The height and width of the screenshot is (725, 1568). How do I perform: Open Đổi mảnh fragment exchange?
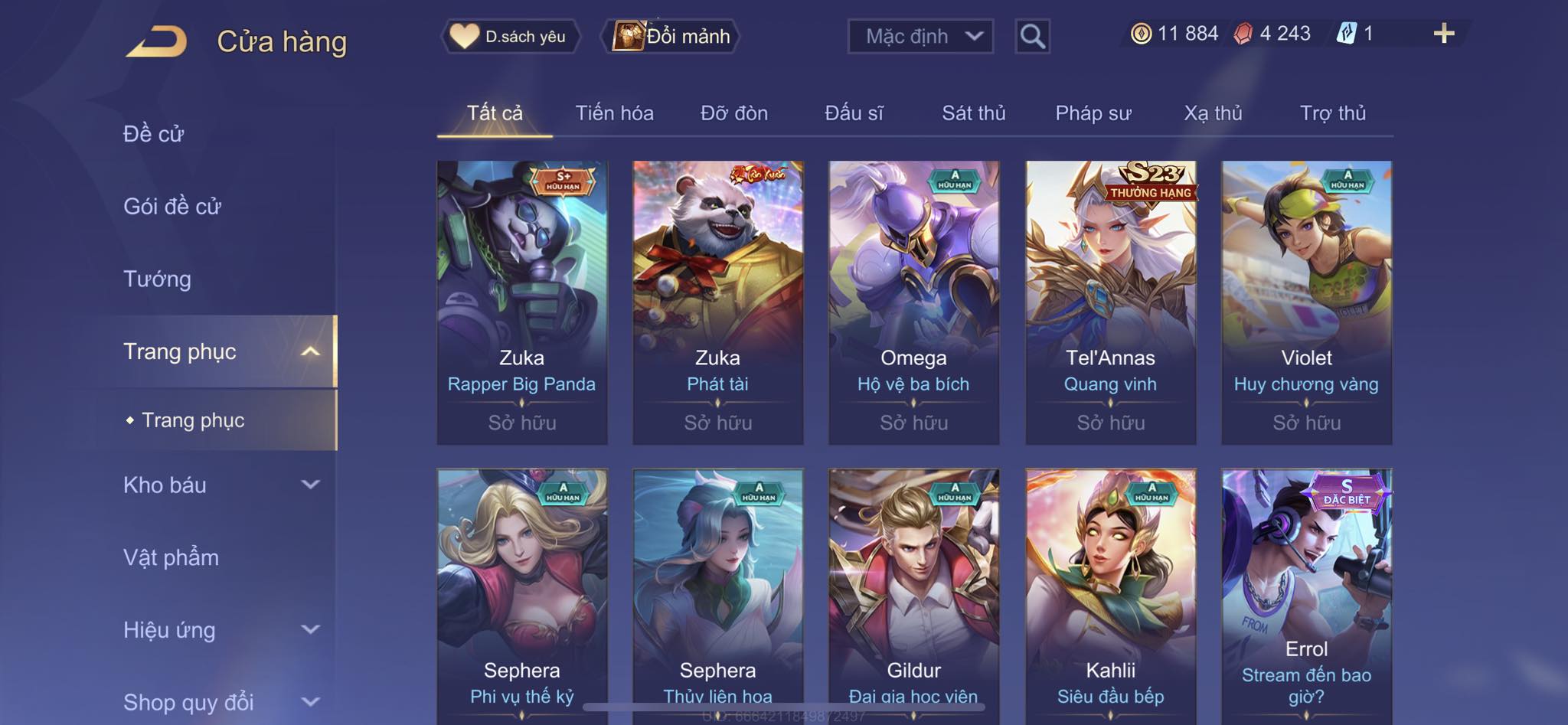[x=672, y=36]
